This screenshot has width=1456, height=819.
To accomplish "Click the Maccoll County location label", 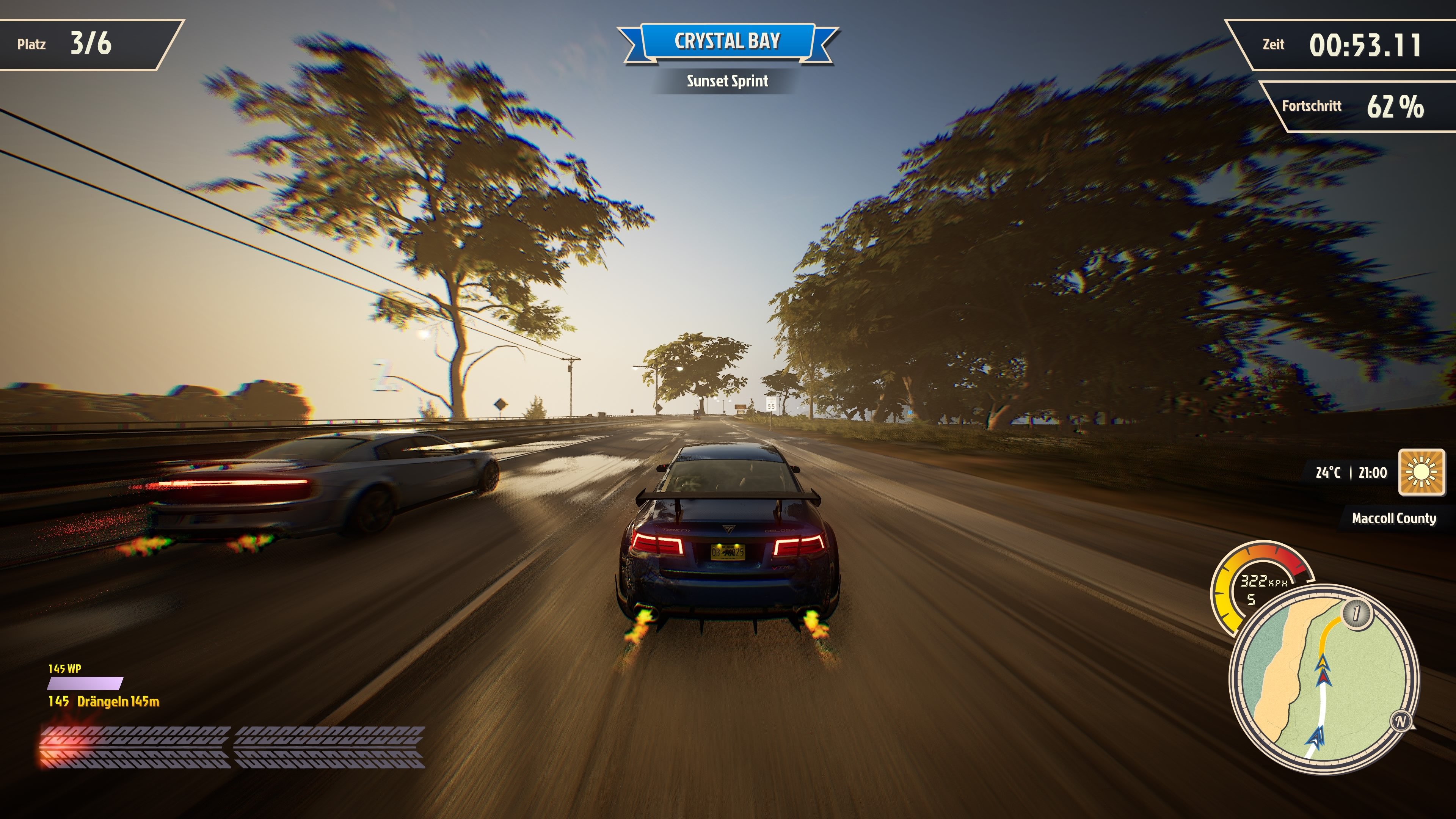I will pyautogui.click(x=1393, y=518).
